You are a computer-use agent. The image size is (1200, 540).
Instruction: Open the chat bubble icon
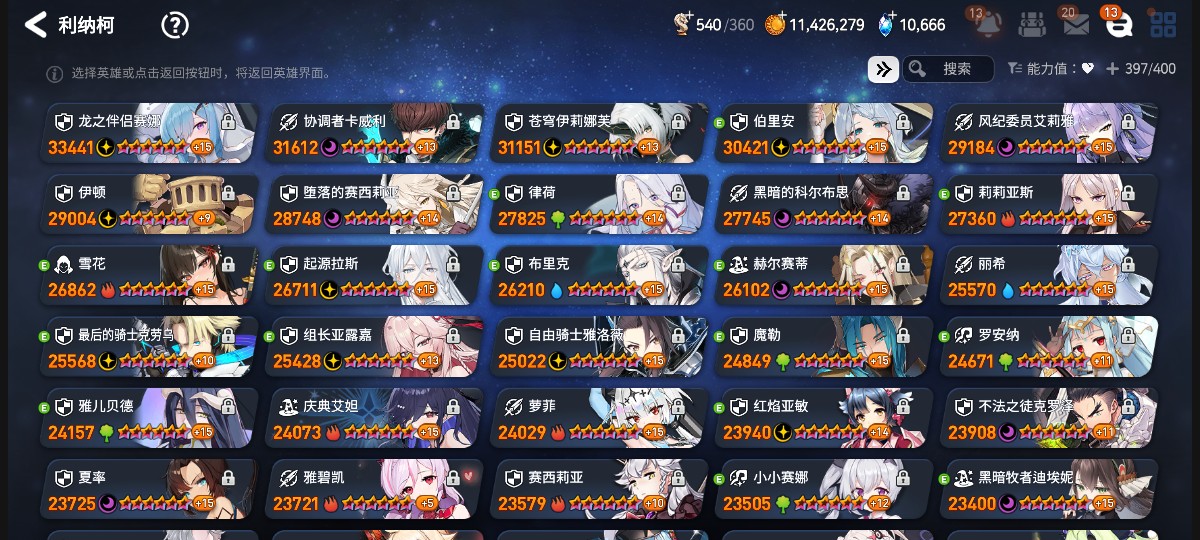pos(1118,25)
